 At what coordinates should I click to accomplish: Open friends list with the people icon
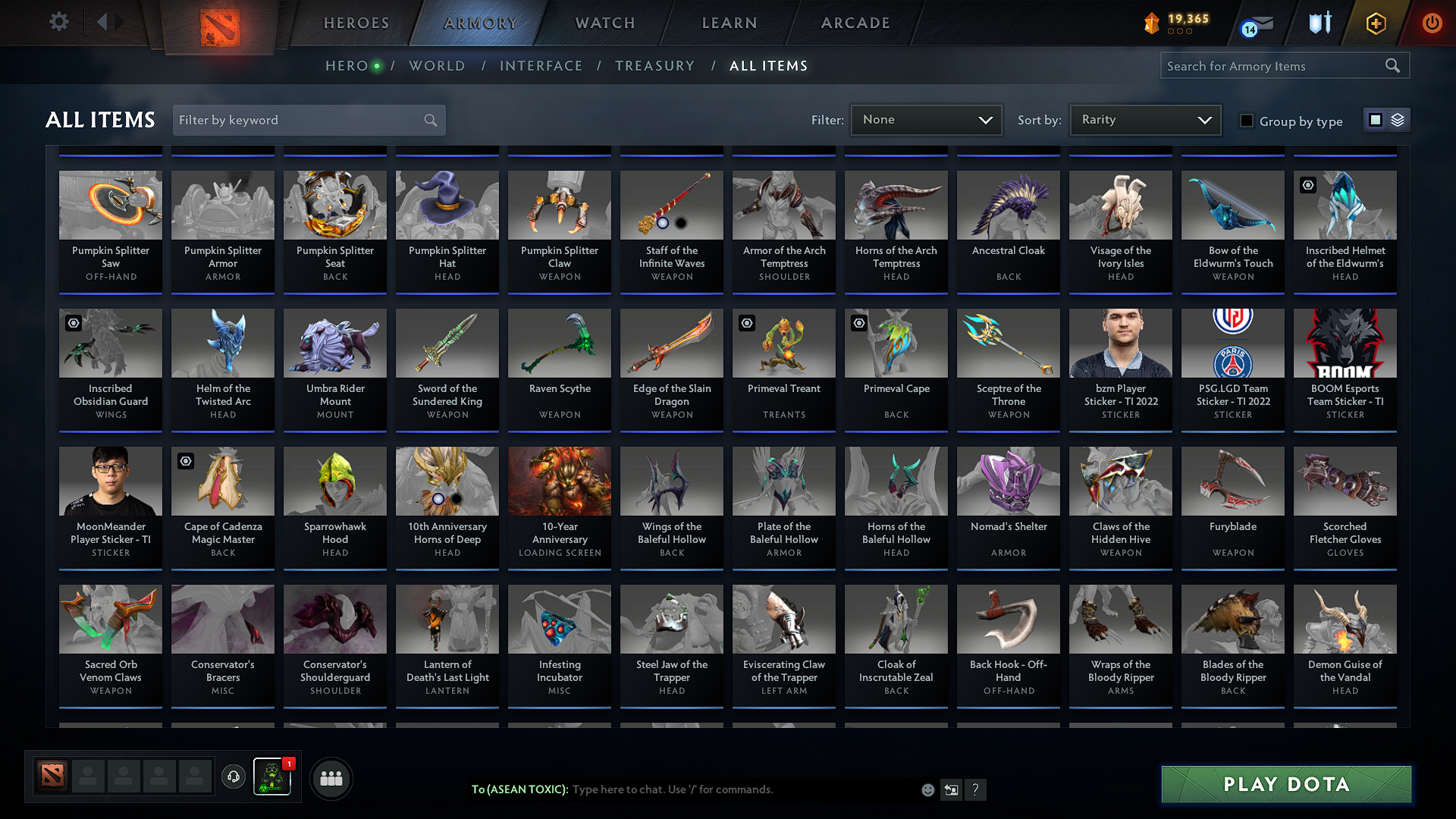[331, 778]
